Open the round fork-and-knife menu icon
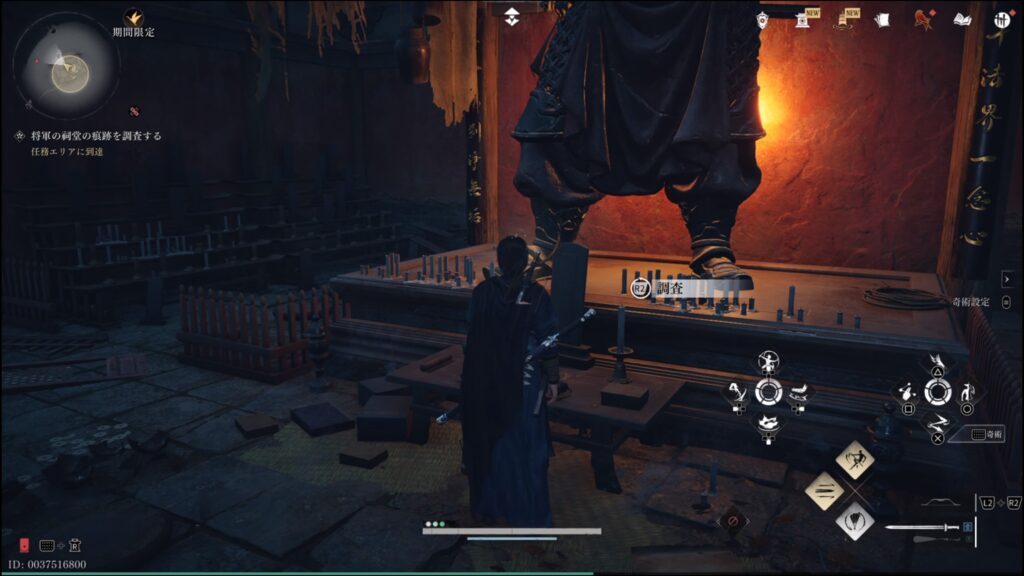1024x576 pixels. click(x=1002, y=20)
